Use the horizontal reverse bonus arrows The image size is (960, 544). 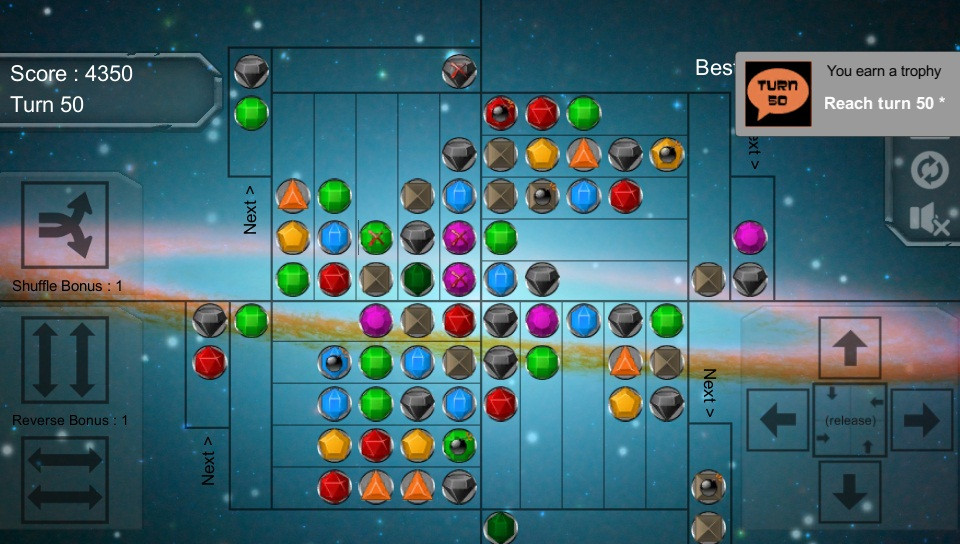(65, 477)
